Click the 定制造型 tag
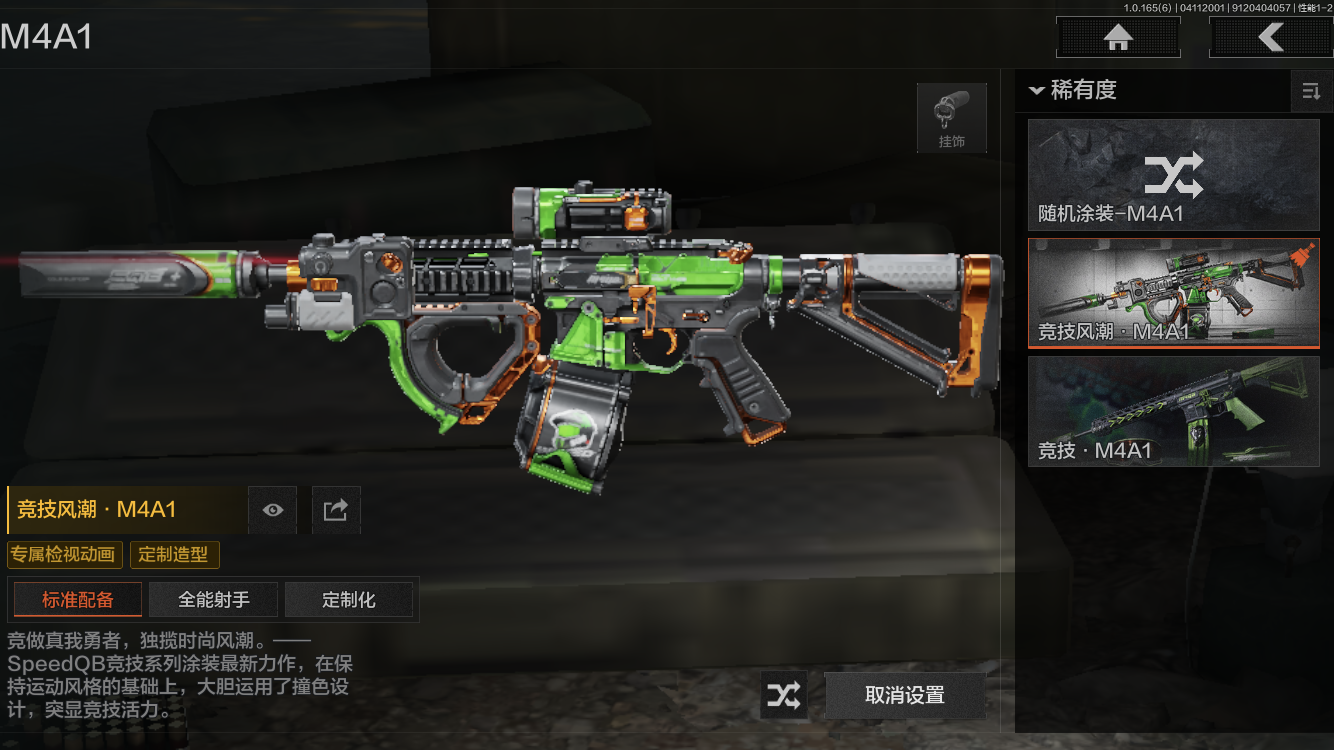This screenshot has height=750, width=1334. pyautogui.click(x=175, y=555)
